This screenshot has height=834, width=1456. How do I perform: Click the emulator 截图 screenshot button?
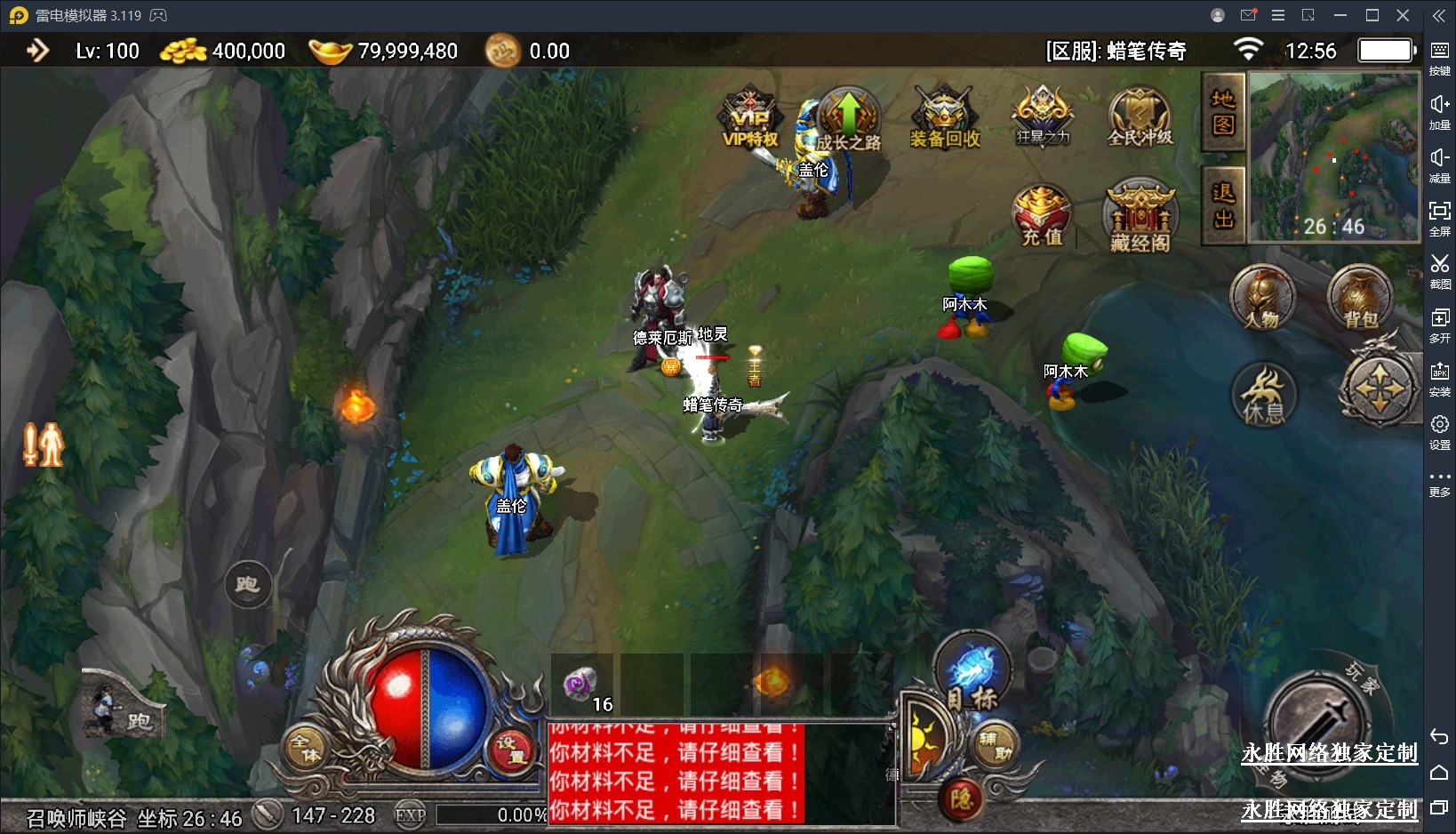tap(1439, 269)
